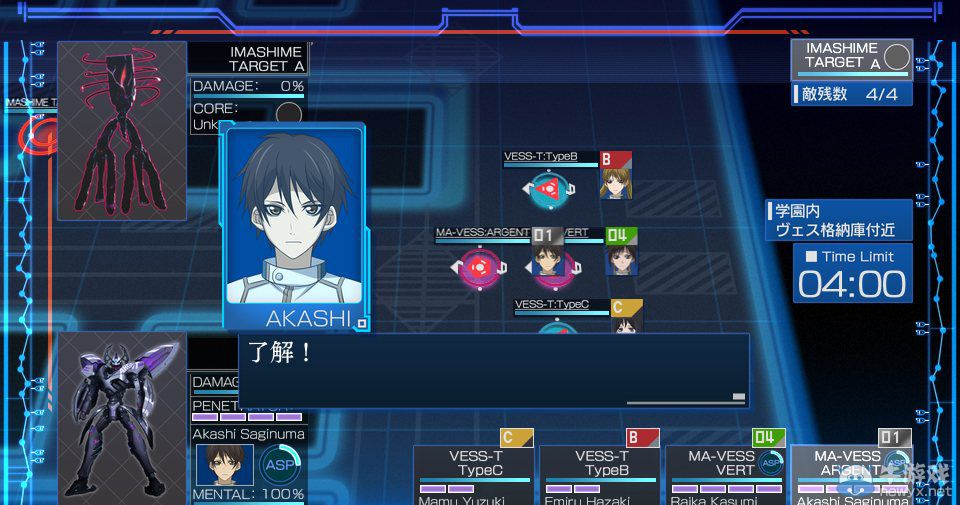Select pilot portrait tagged 04 on field
The width and height of the screenshot is (960, 505).
(621, 259)
